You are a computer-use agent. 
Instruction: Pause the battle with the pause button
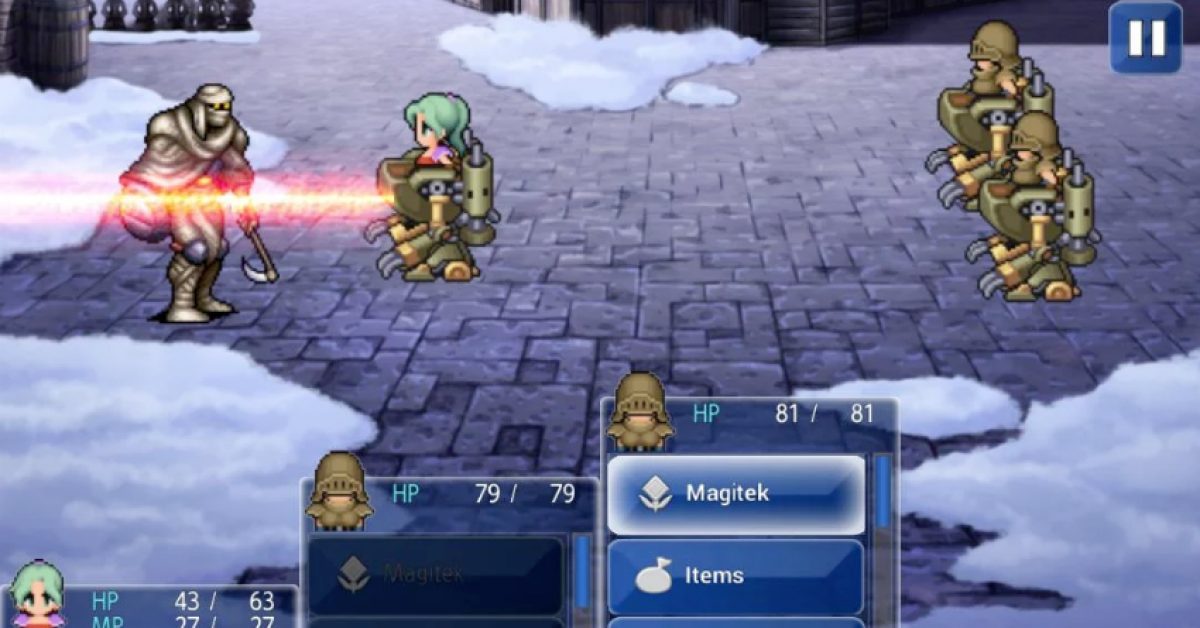[x=1145, y=38]
